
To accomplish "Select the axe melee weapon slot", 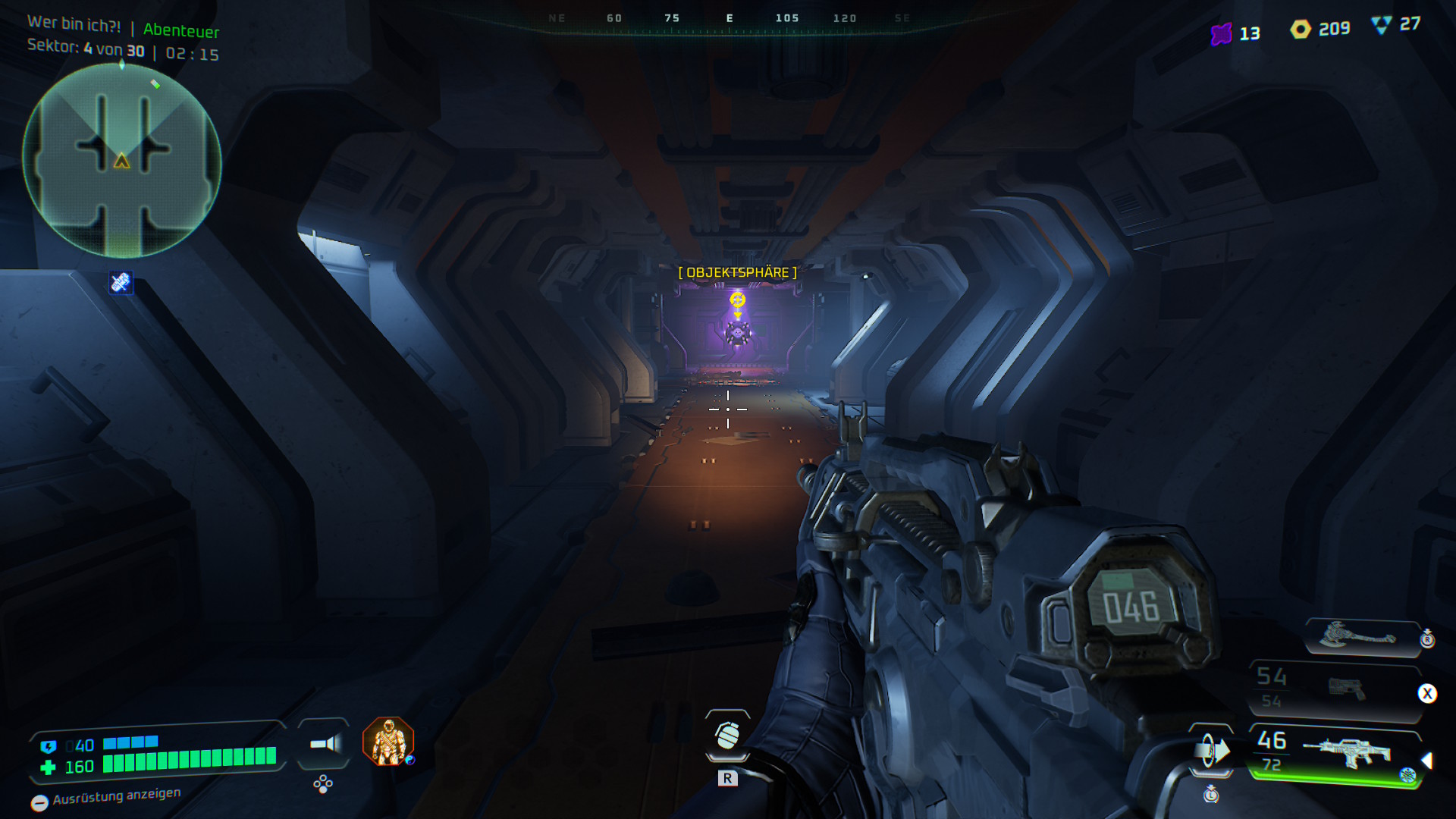I will pyautogui.click(x=1359, y=635).
